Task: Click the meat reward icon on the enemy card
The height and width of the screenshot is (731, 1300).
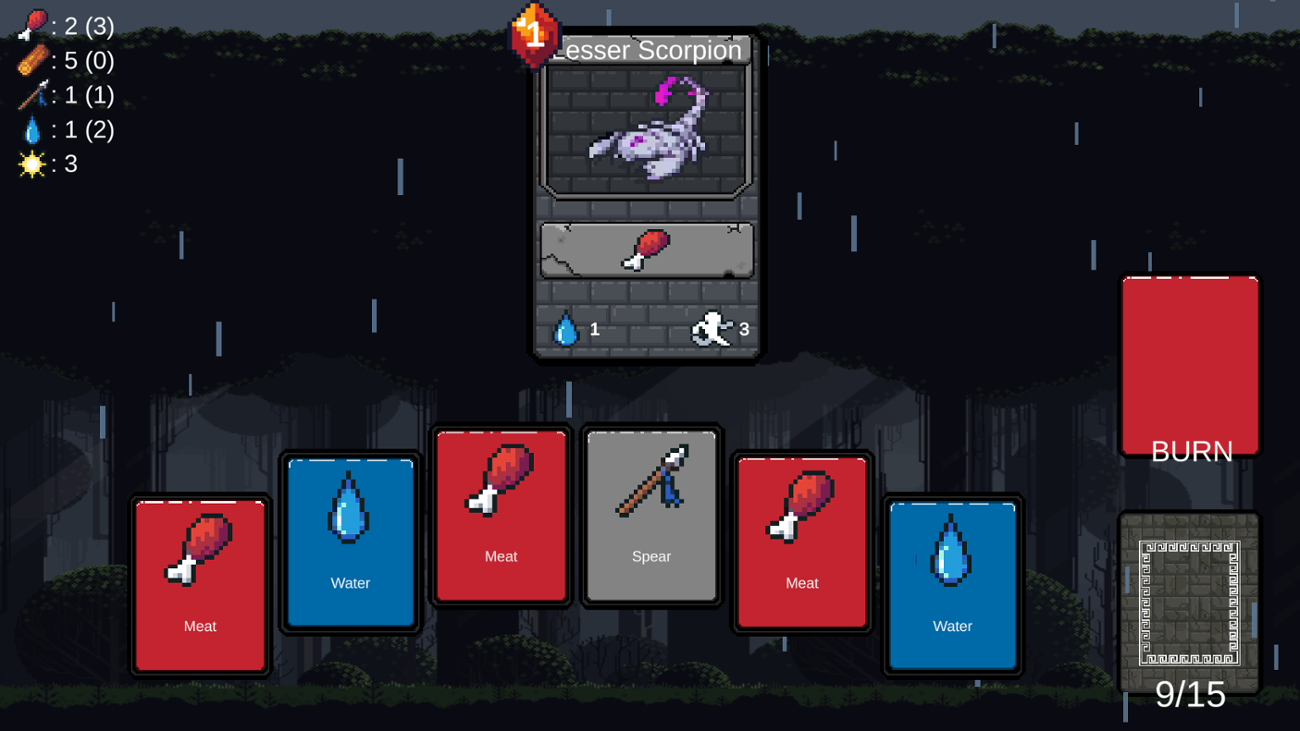Action: [x=650, y=247]
